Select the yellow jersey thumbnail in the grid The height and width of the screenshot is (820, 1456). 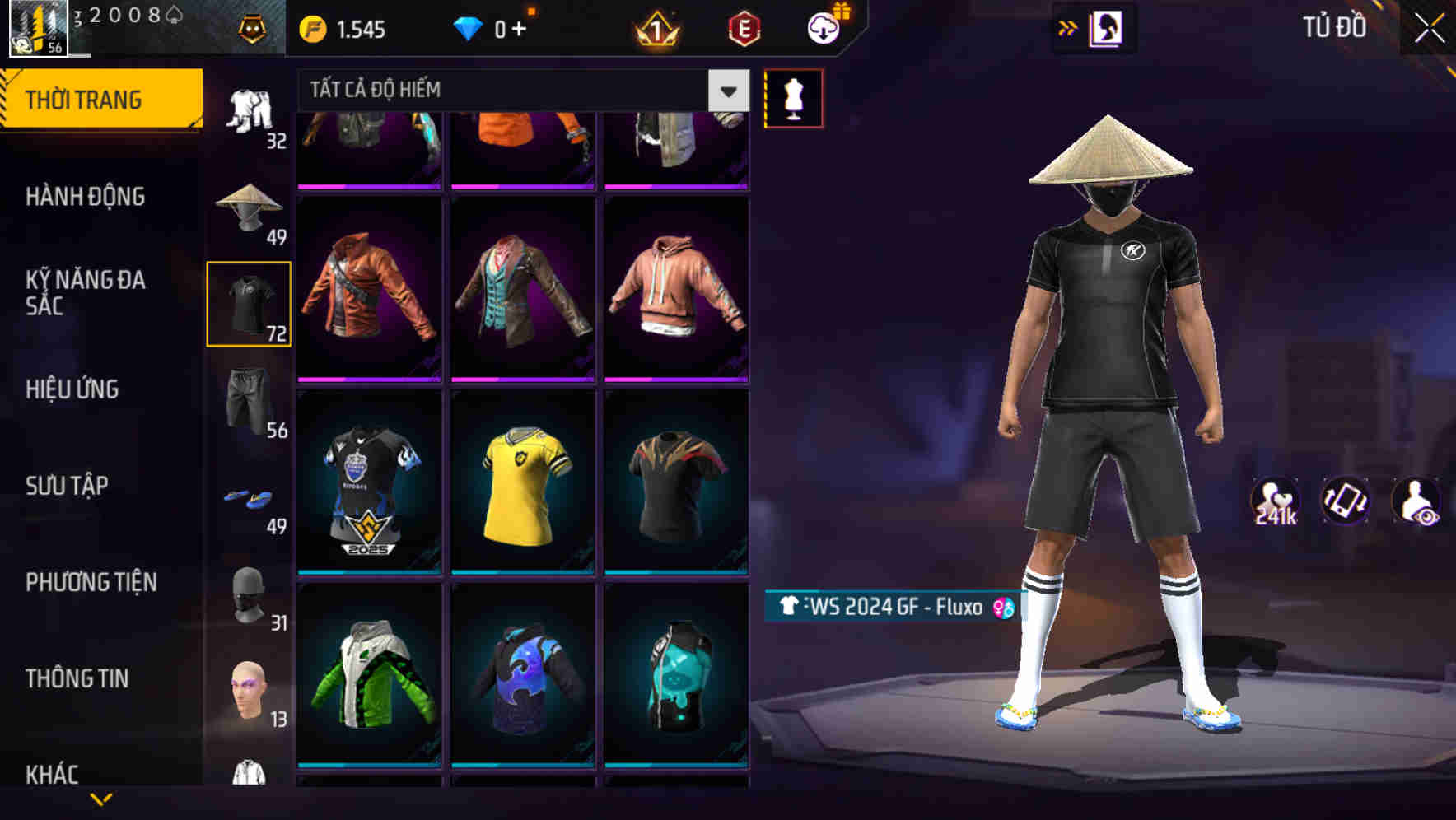pos(523,486)
